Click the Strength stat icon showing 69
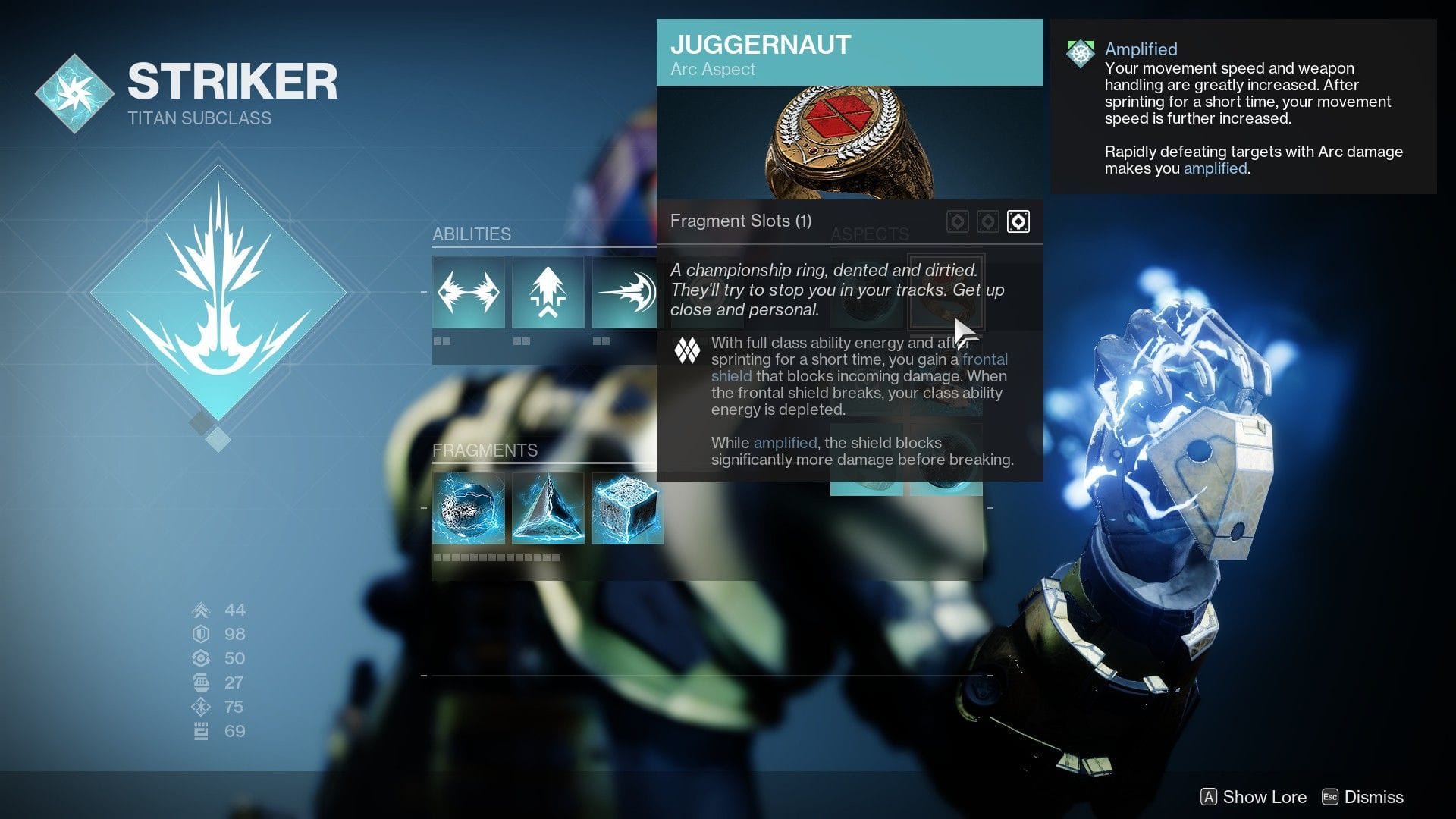Image resolution: width=1456 pixels, height=819 pixels. click(201, 731)
